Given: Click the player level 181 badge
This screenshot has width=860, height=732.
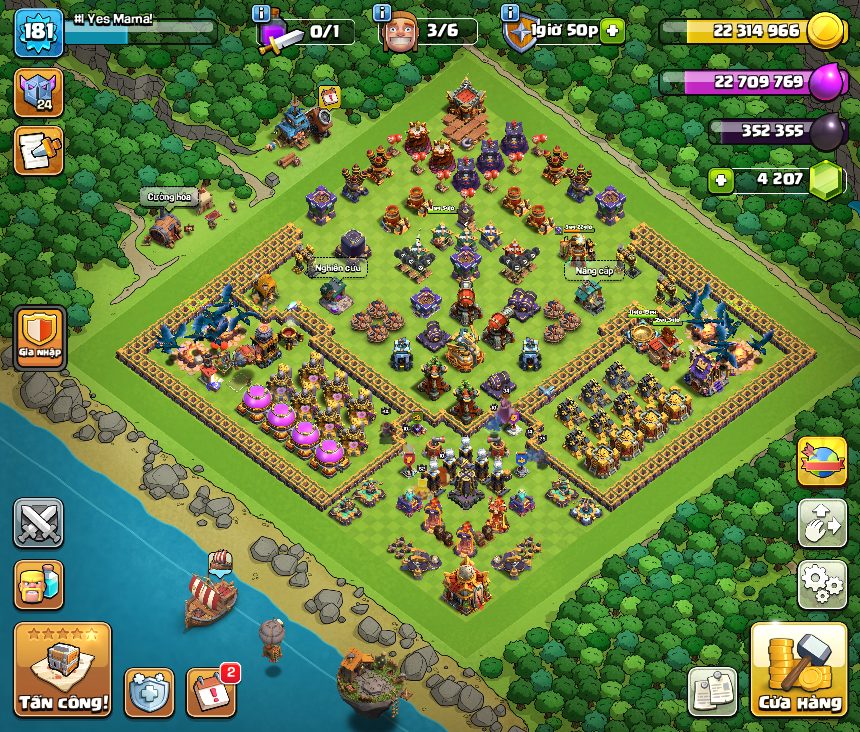Looking at the screenshot, I should point(39,32).
